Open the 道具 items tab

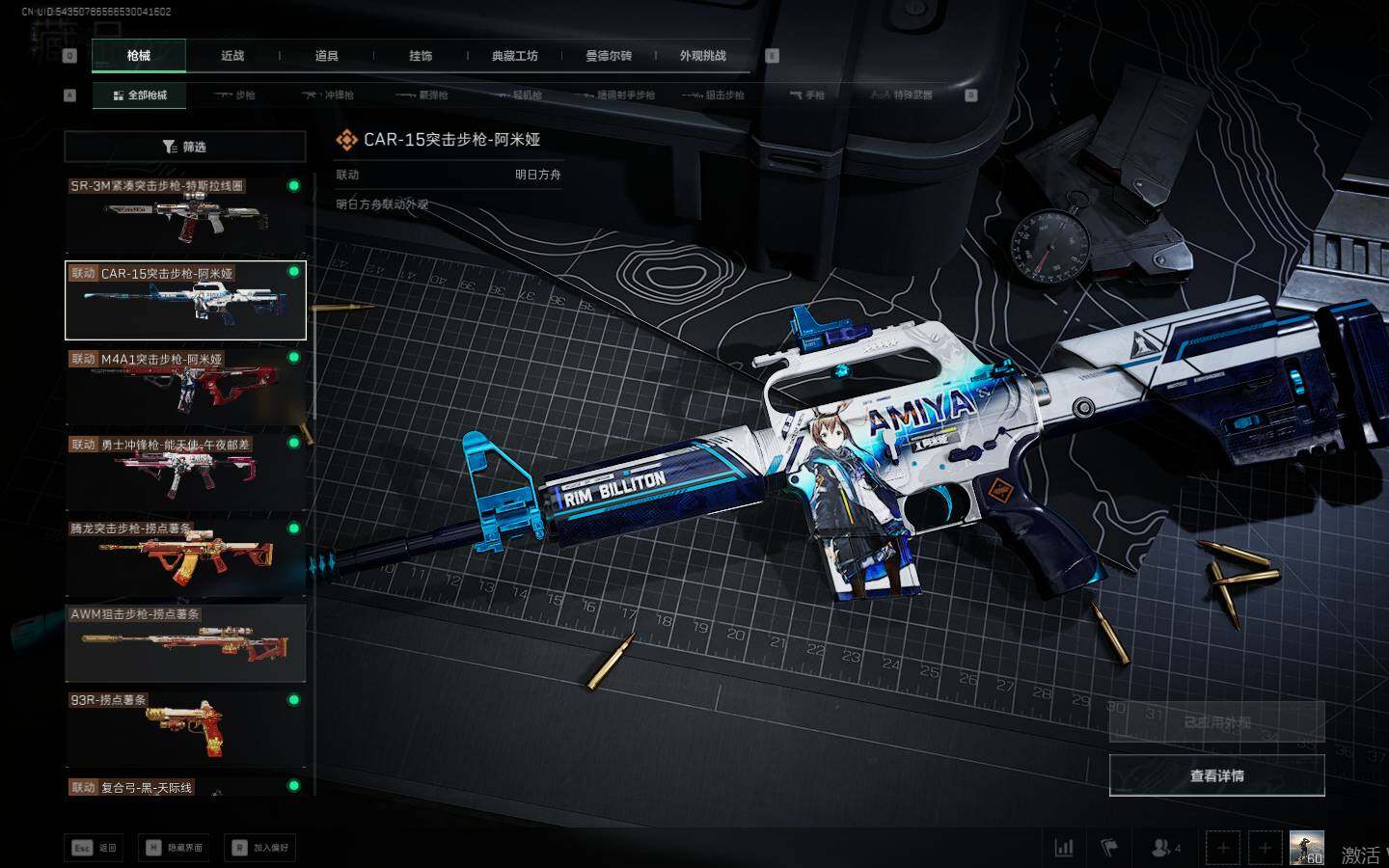coord(327,56)
